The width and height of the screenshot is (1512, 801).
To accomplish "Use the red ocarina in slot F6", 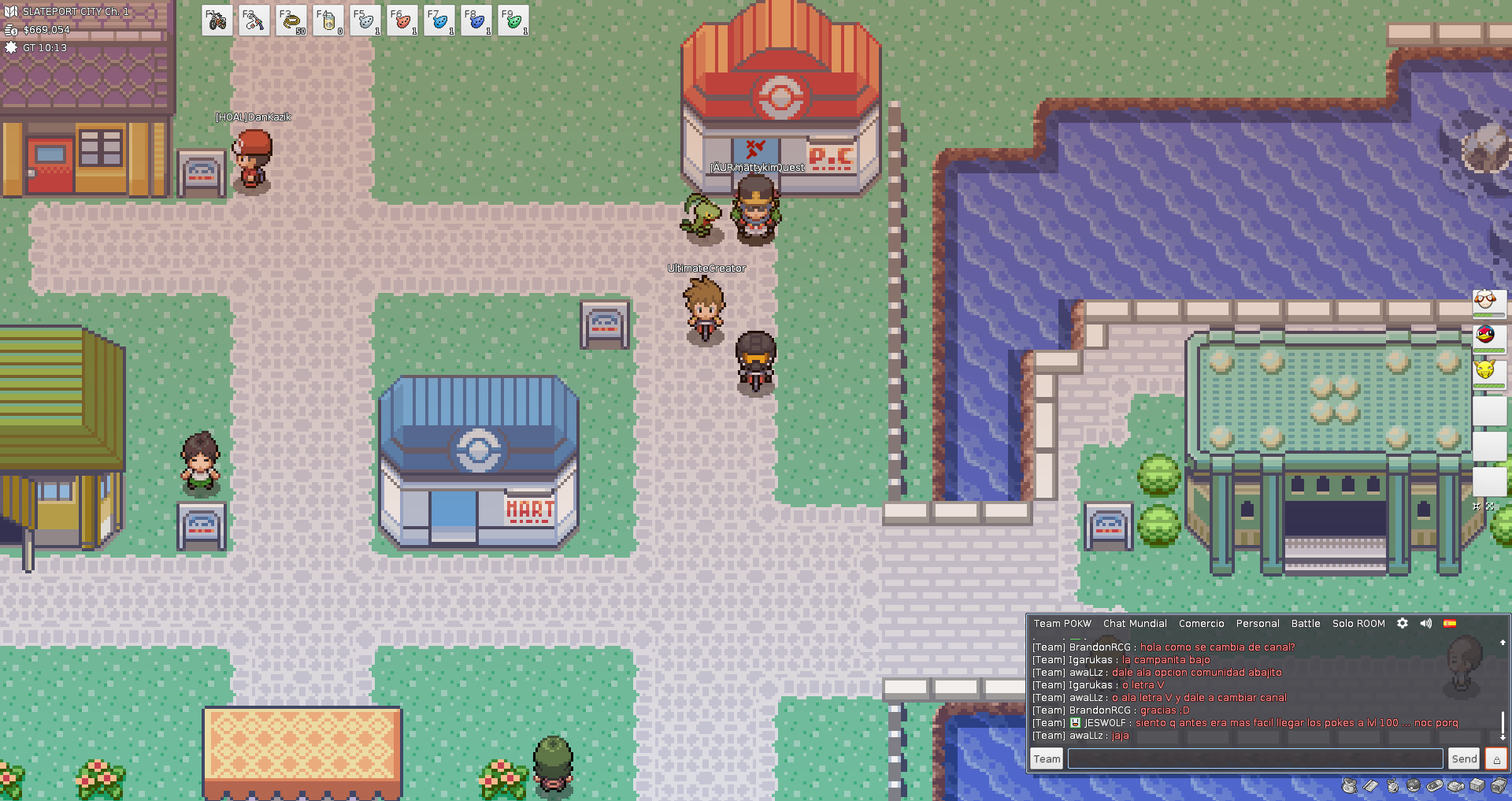I will [x=402, y=21].
